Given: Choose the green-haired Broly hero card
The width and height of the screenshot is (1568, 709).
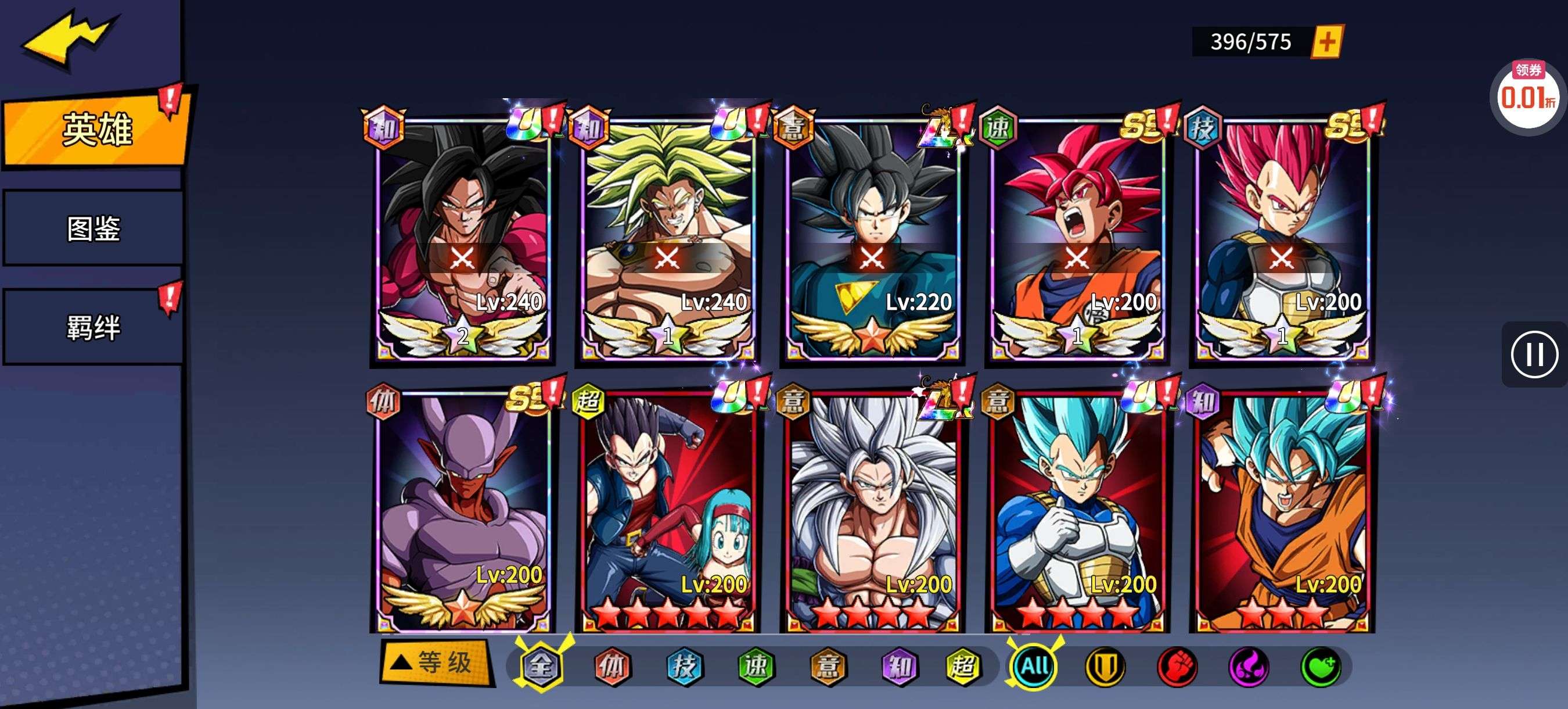Looking at the screenshot, I should point(668,238).
